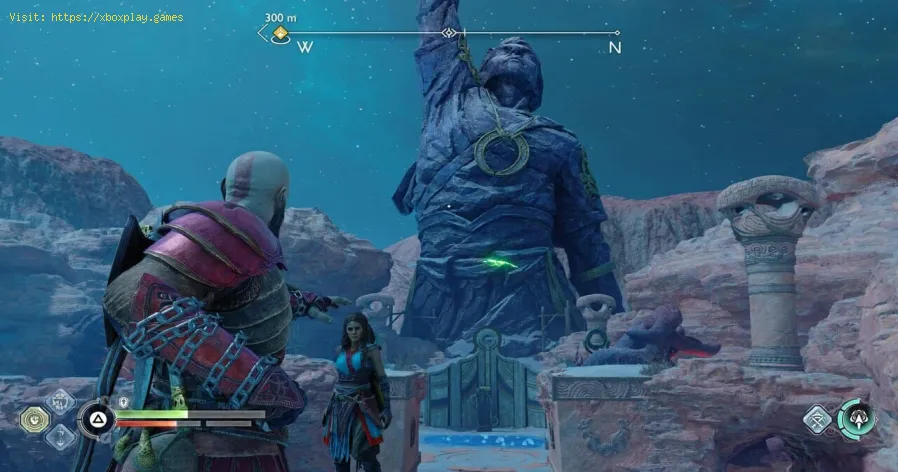Image resolution: width=898 pixels, height=472 pixels.
Task: Click the small shield icon above the health bar
Action: pos(123,402)
